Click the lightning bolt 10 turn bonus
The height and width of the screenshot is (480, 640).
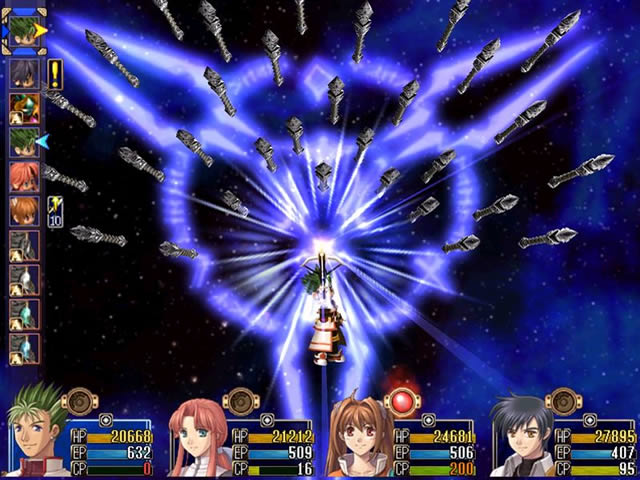tap(55, 212)
